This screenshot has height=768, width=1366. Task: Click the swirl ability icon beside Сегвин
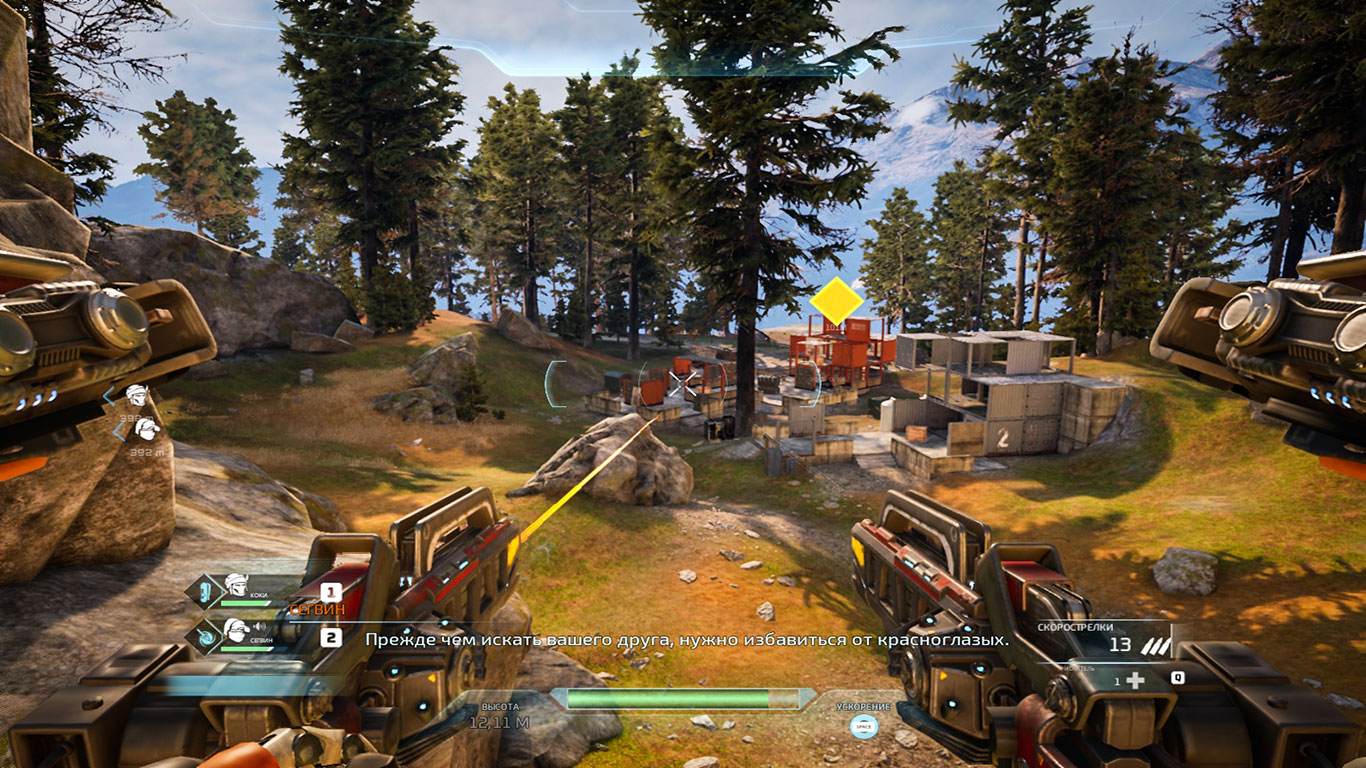(x=205, y=634)
